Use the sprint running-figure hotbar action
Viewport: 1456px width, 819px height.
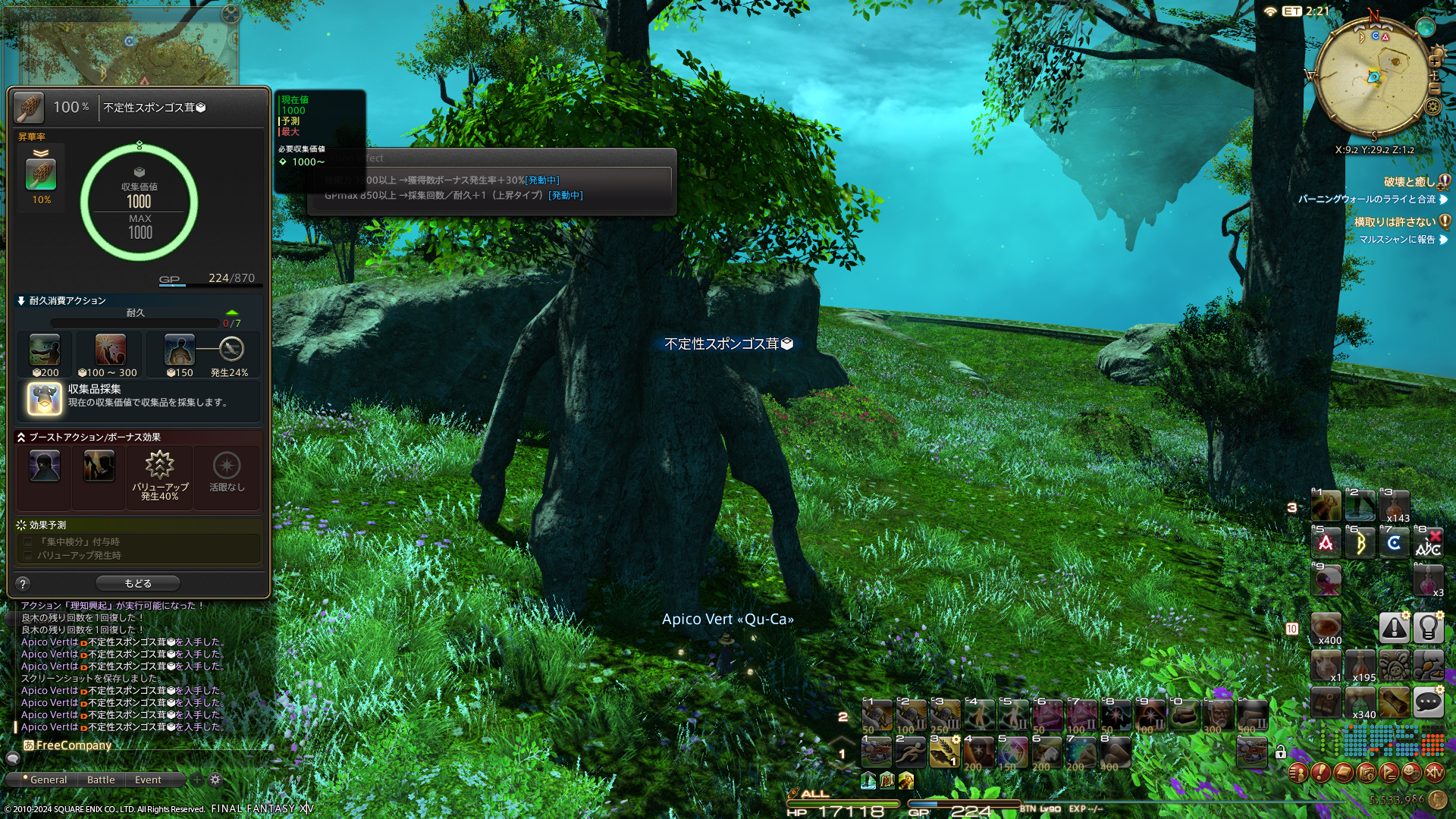coord(910,752)
